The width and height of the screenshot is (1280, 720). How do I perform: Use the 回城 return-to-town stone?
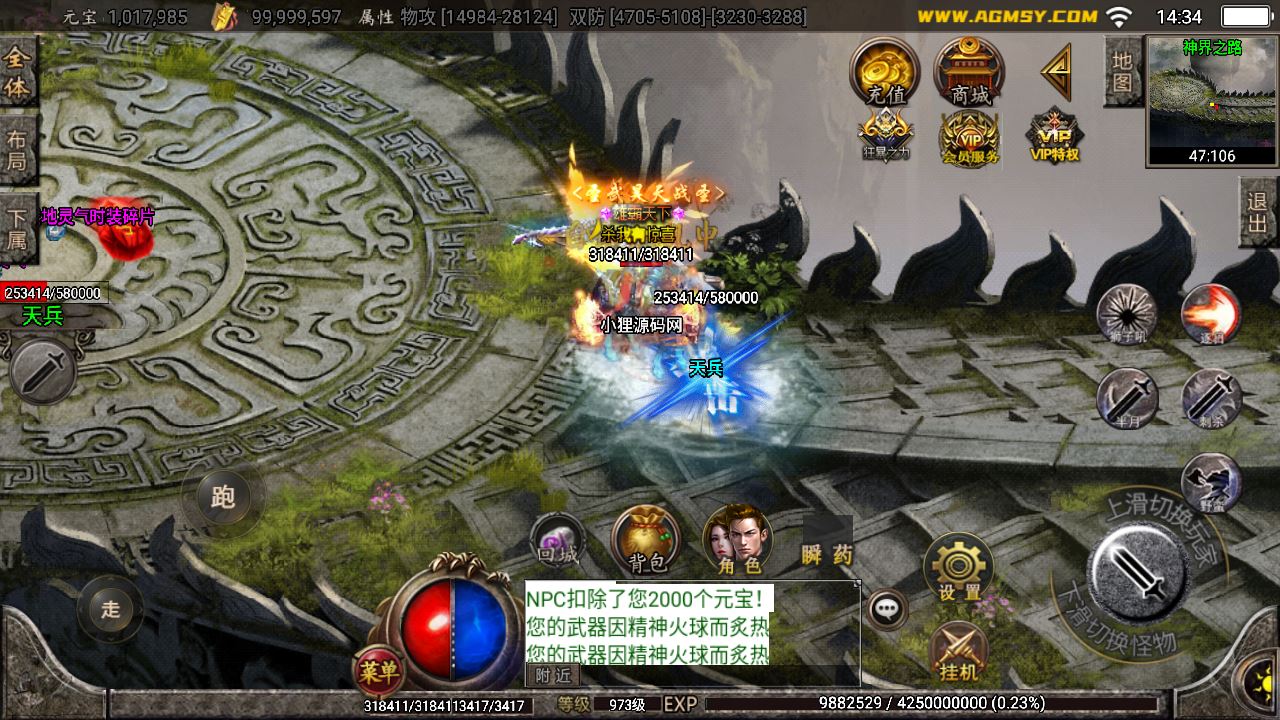click(557, 540)
